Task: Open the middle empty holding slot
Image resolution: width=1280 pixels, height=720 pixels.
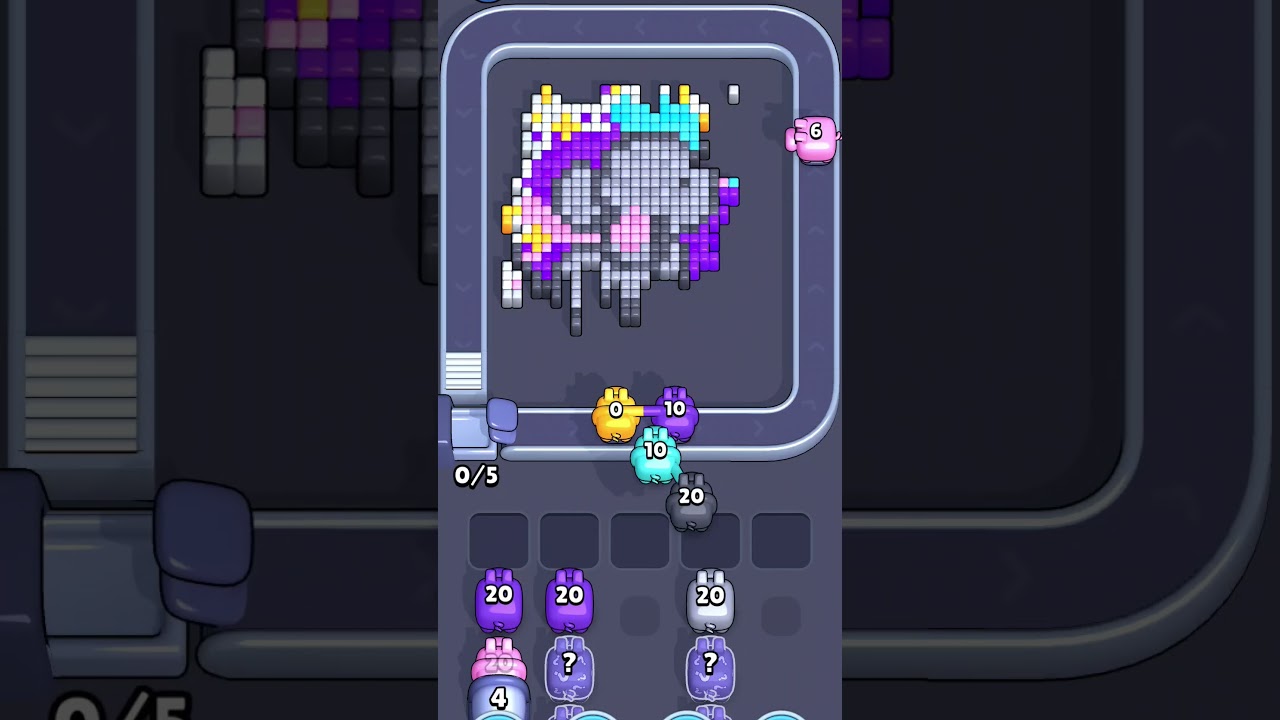Action: coord(640,538)
